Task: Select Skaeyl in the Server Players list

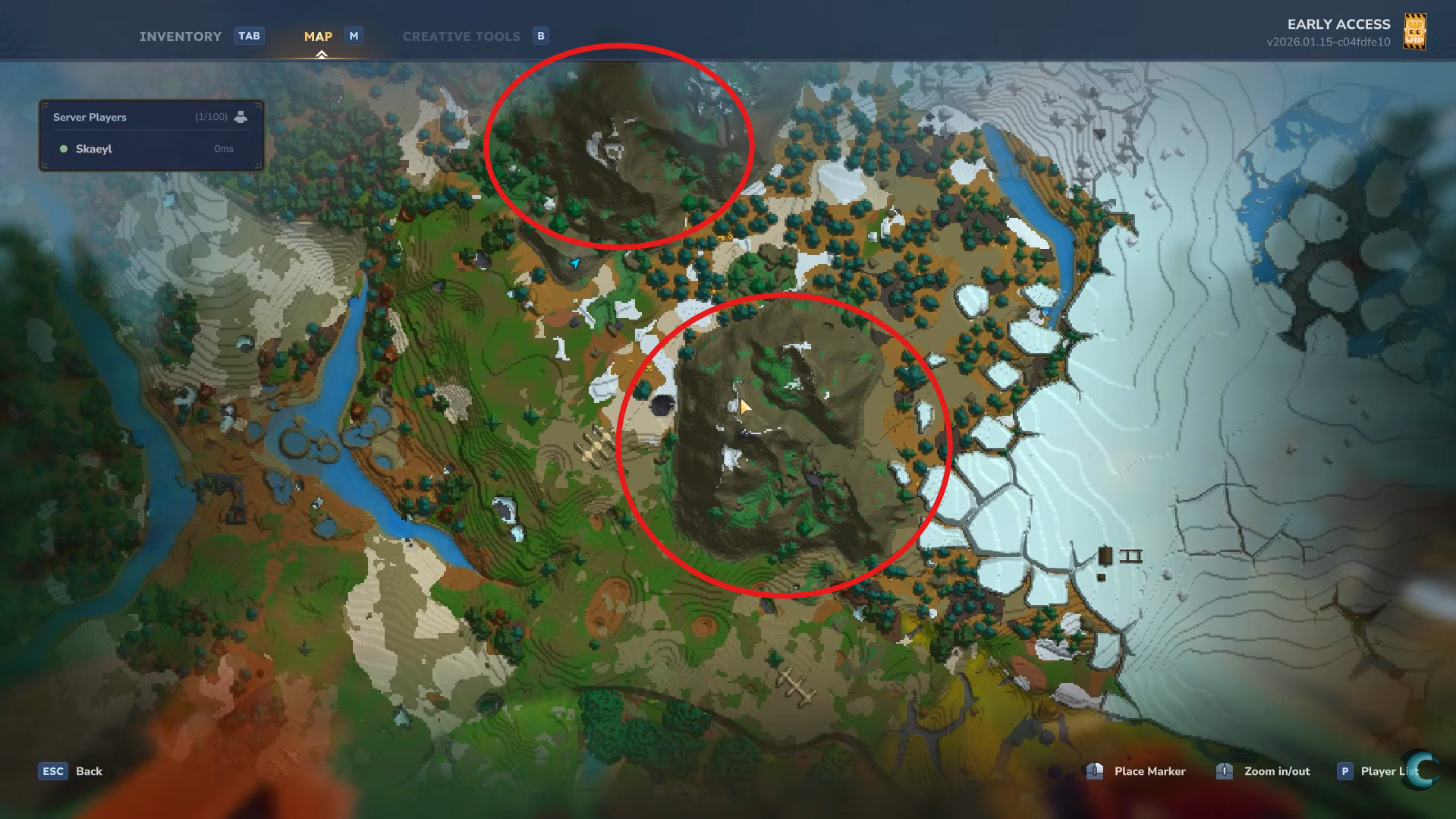Action: pos(94,149)
